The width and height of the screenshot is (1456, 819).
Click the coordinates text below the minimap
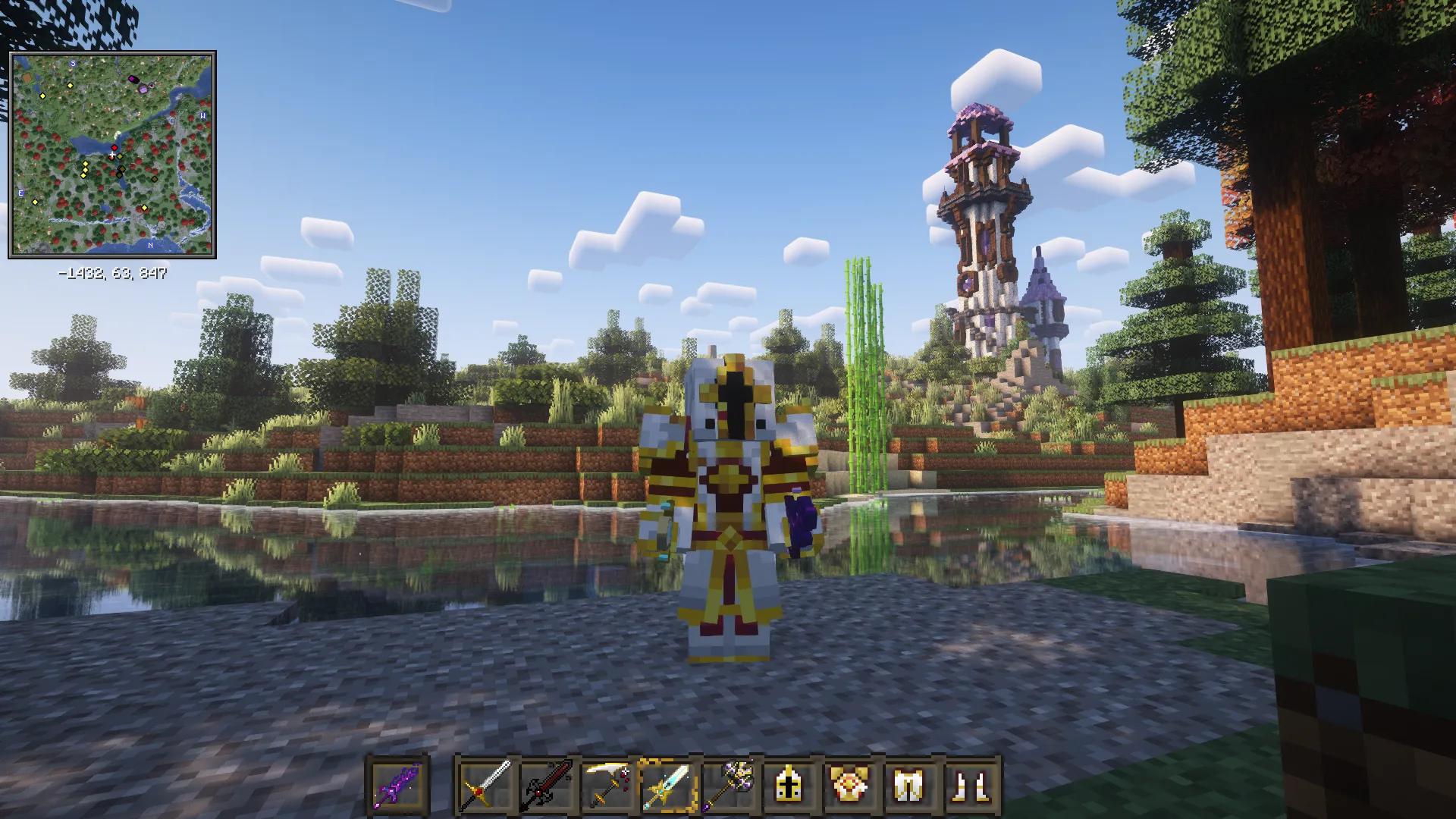(x=112, y=271)
